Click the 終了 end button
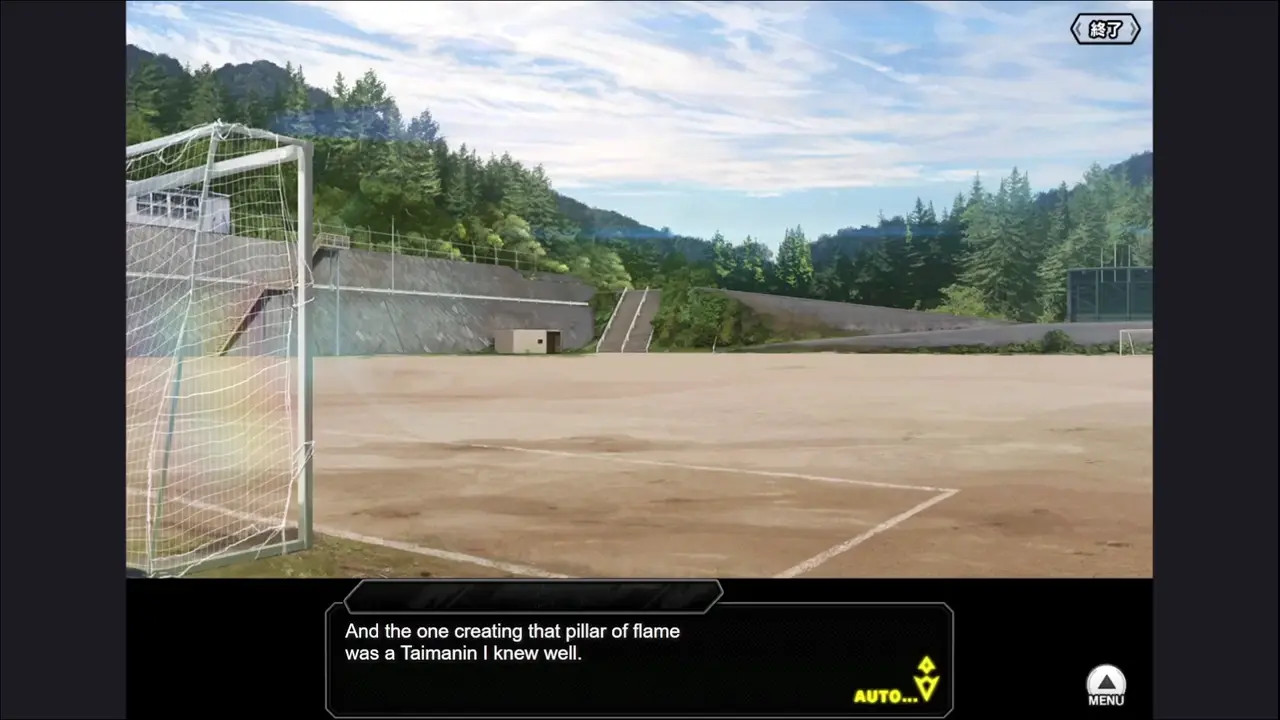The height and width of the screenshot is (720, 1280). (1105, 30)
